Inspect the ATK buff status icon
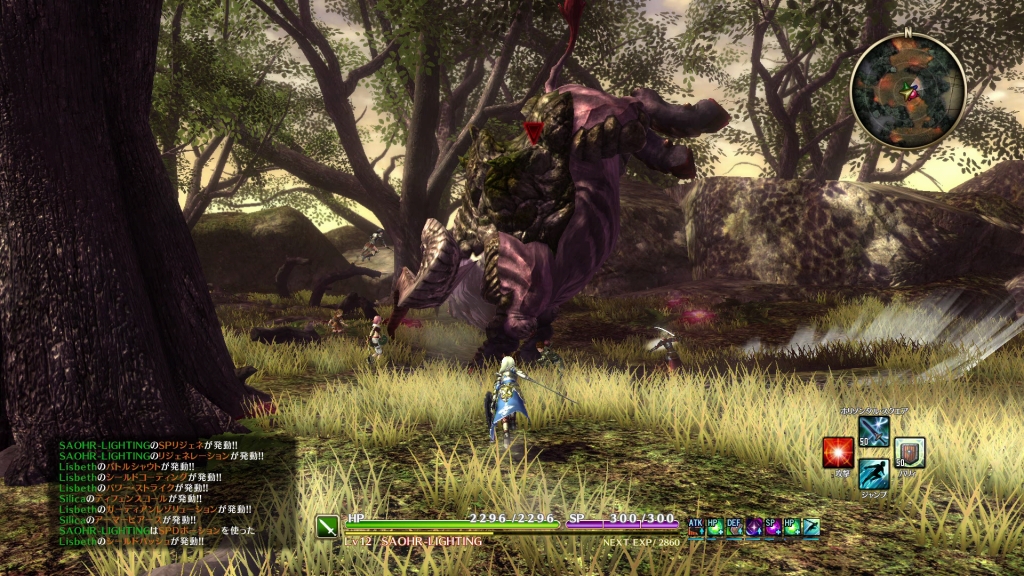This screenshot has height=576, width=1024. coord(696,526)
